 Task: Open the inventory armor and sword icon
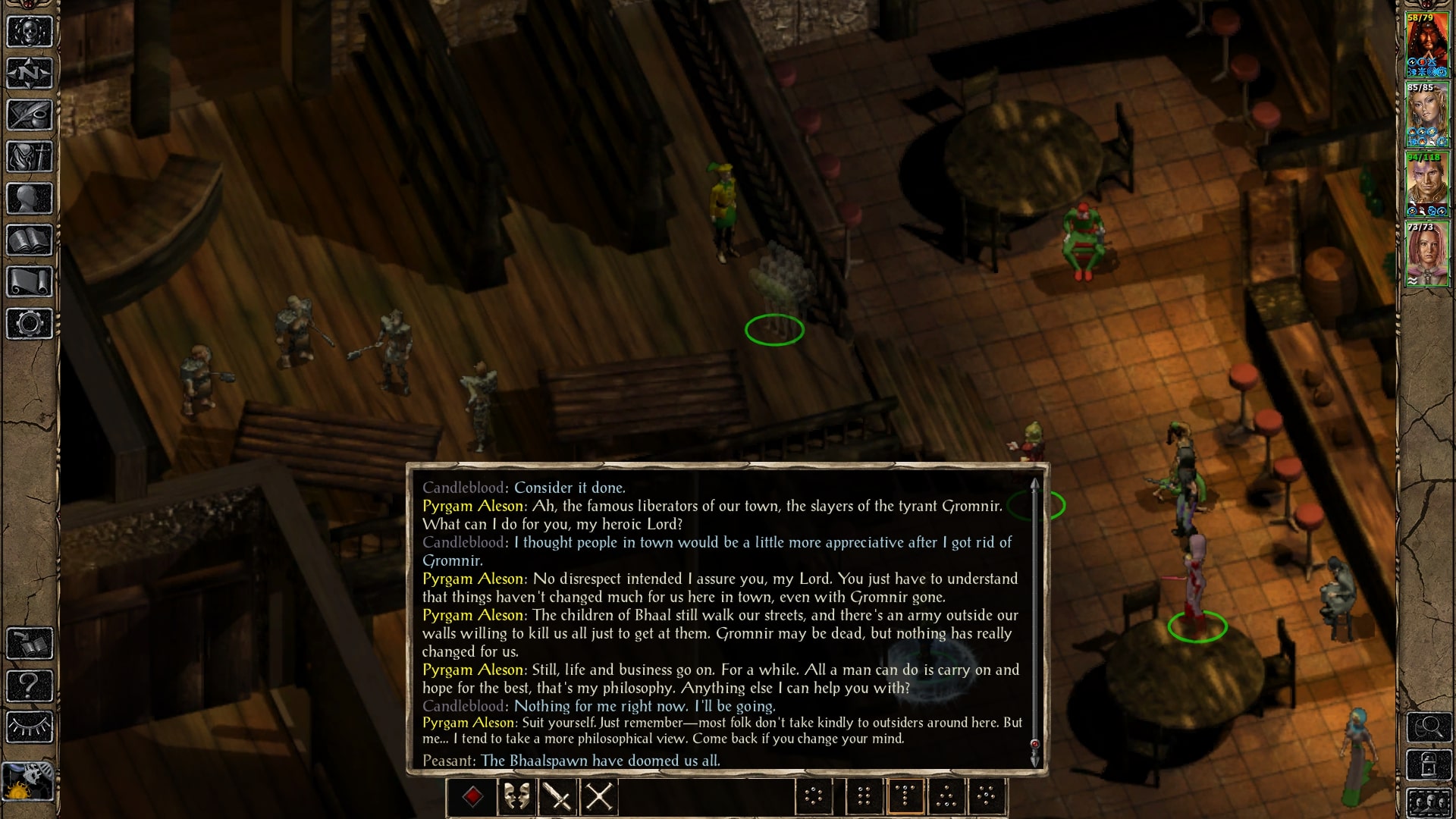pyautogui.click(x=30, y=157)
